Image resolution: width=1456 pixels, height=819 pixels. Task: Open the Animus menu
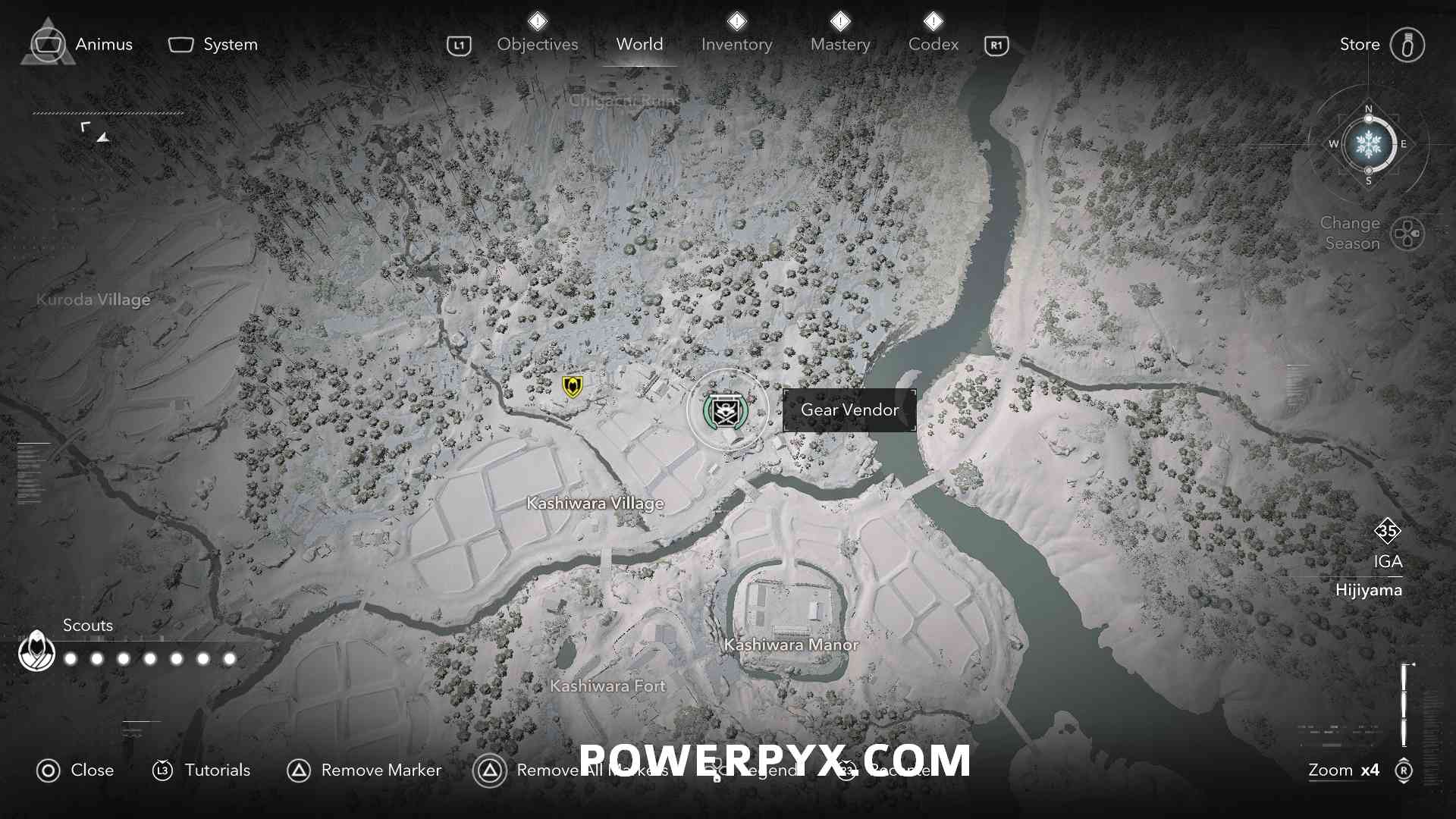(x=82, y=45)
